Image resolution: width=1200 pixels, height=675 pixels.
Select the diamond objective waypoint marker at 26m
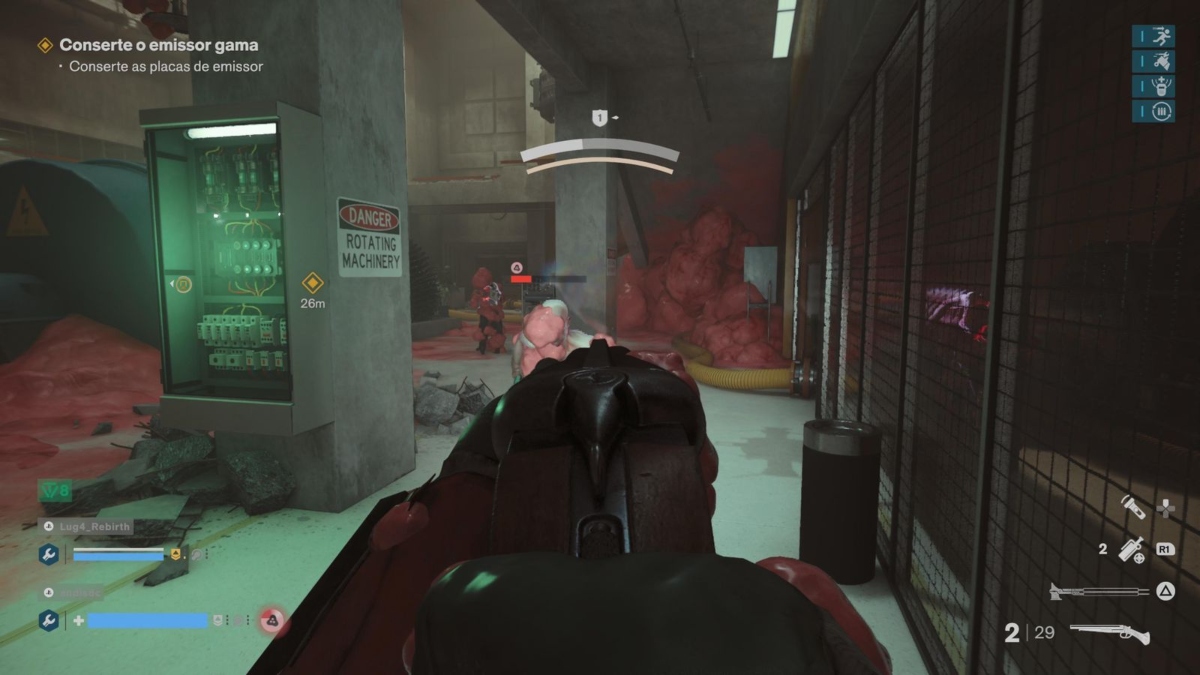312,282
